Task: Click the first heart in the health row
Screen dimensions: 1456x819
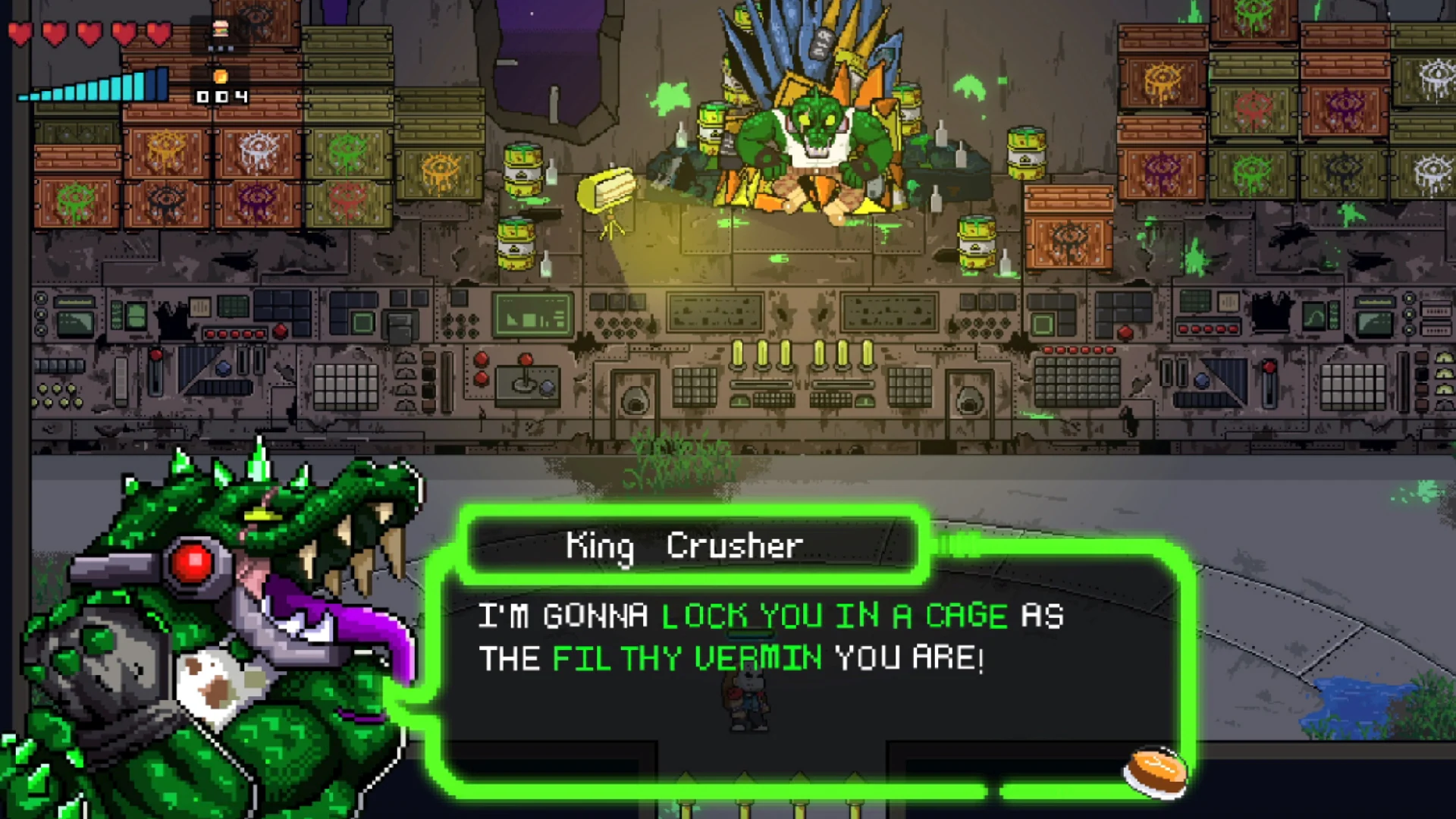Action: click(21, 33)
